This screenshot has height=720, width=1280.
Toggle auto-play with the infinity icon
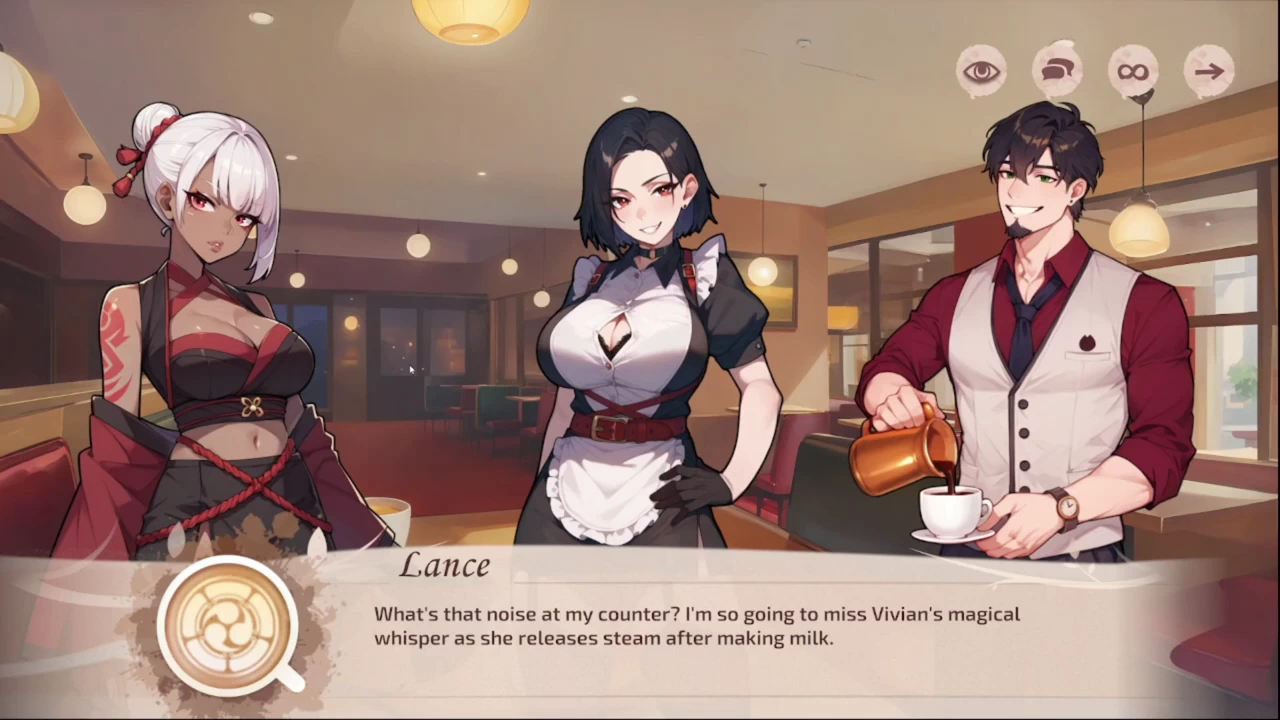[x=1133, y=71]
